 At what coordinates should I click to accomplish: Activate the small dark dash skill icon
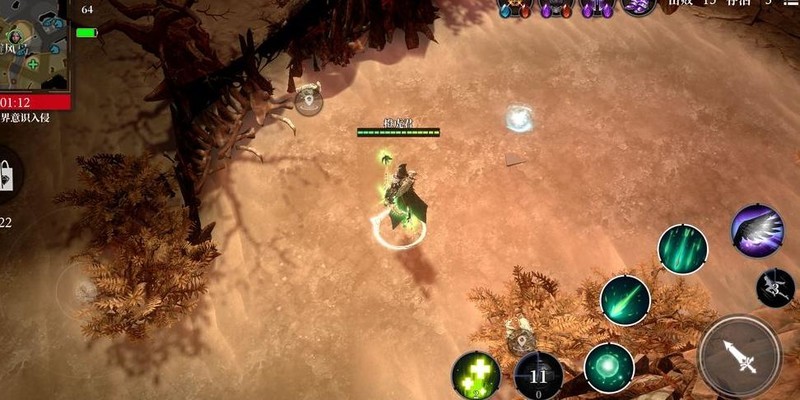775,288
